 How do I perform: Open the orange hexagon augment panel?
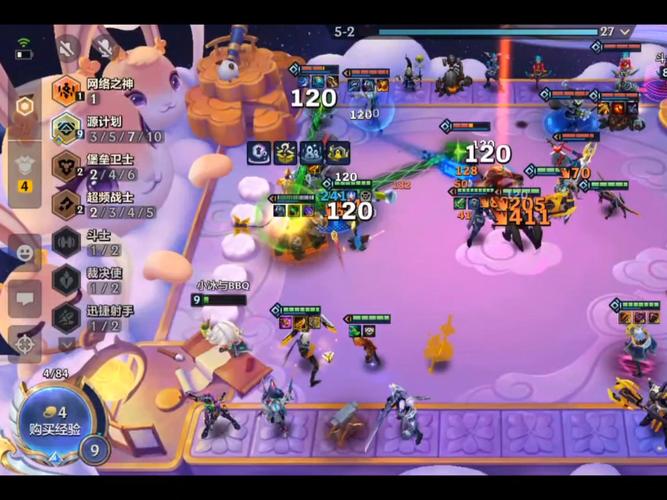(25, 106)
